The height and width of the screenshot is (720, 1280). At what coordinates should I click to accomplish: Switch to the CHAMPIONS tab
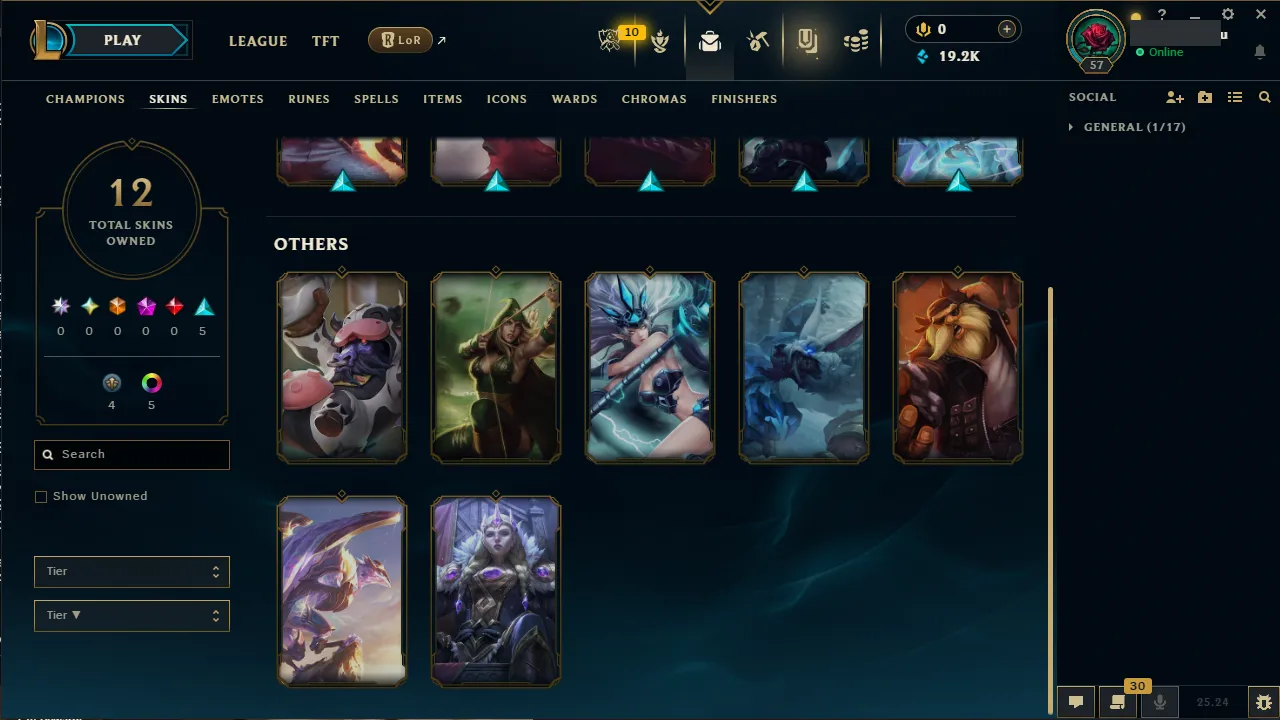[x=85, y=99]
